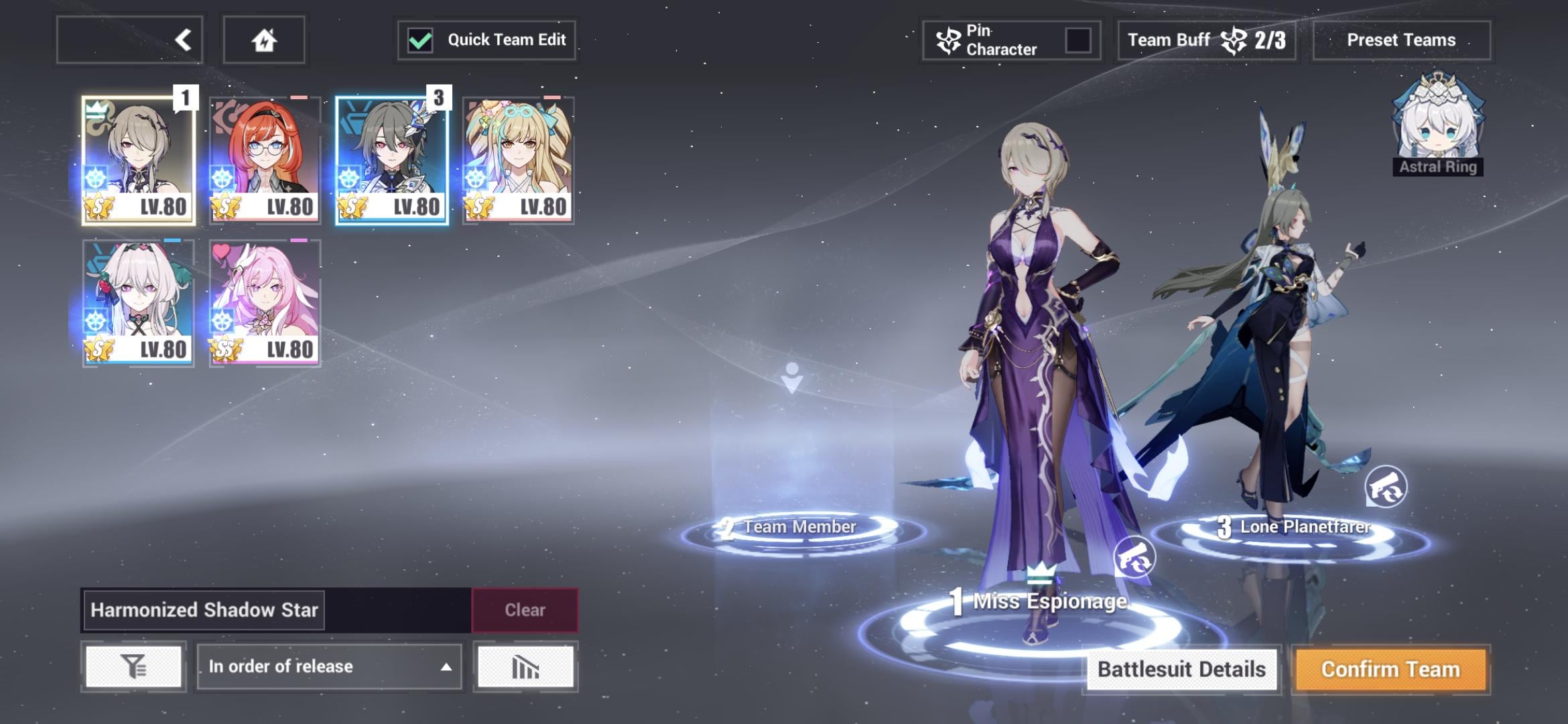Tick the Pin Character checkbox
1568x724 pixels.
pyautogui.click(x=1077, y=40)
